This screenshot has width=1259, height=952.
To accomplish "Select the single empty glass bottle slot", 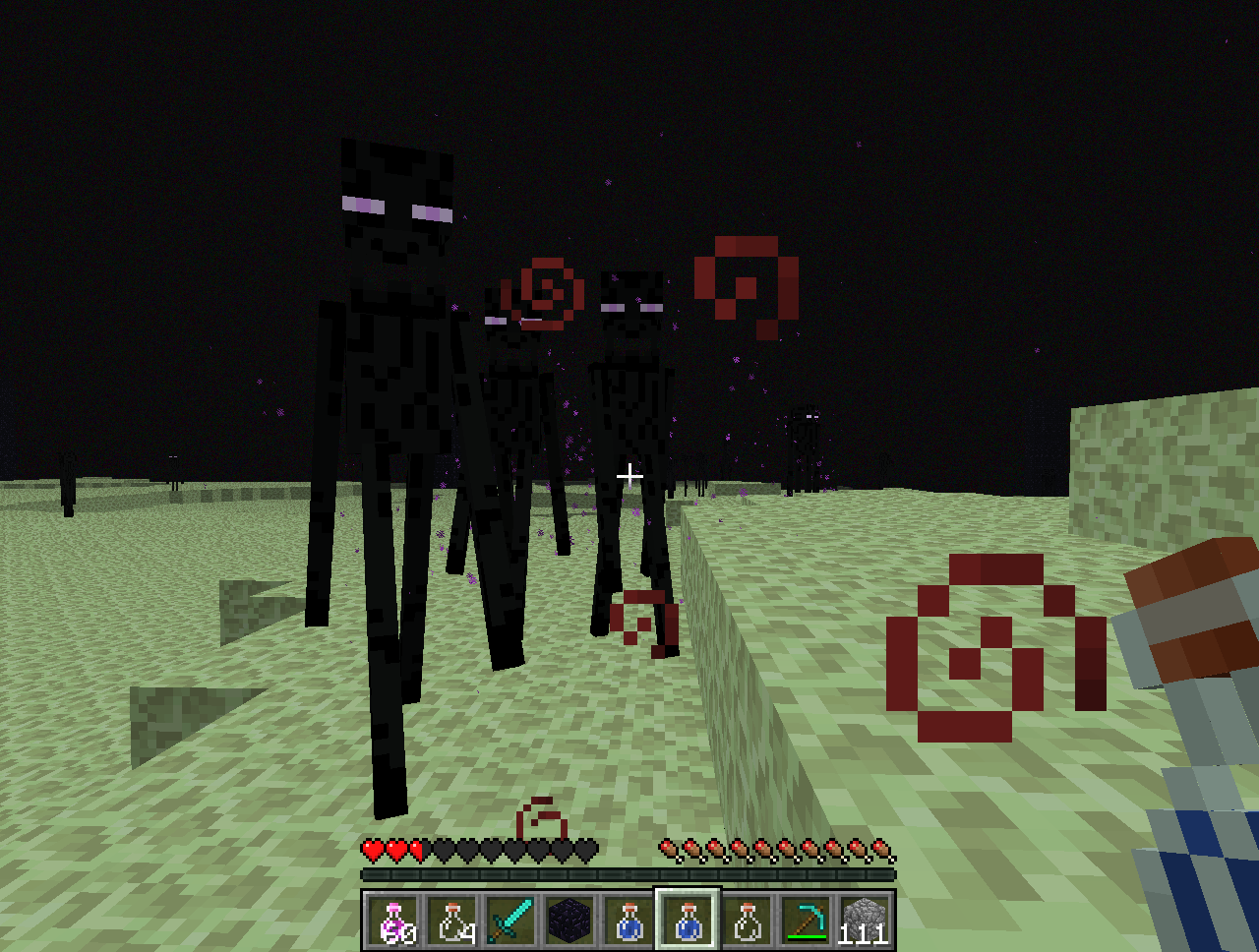I will (x=748, y=922).
